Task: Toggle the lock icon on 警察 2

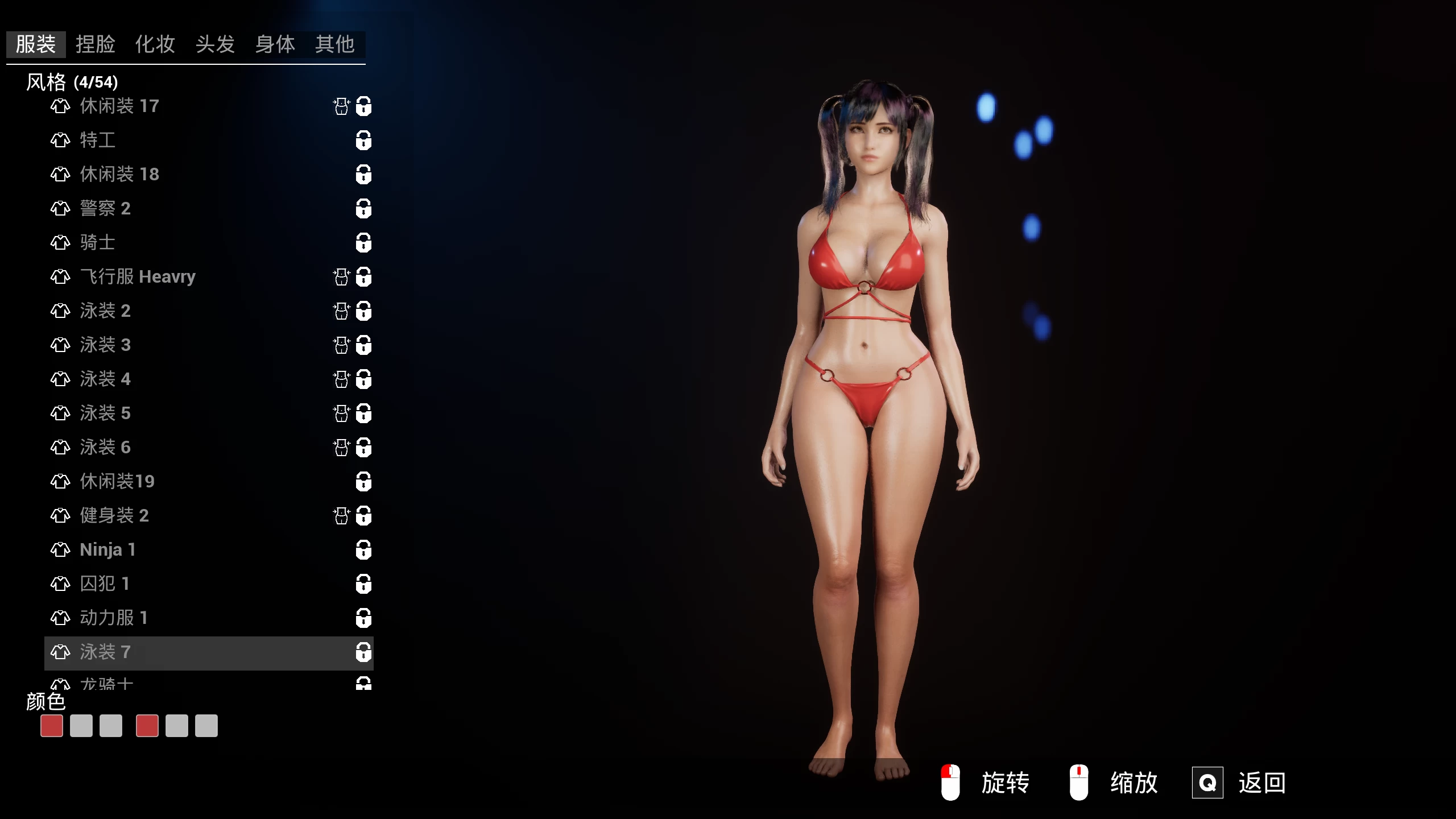Action: [x=363, y=209]
